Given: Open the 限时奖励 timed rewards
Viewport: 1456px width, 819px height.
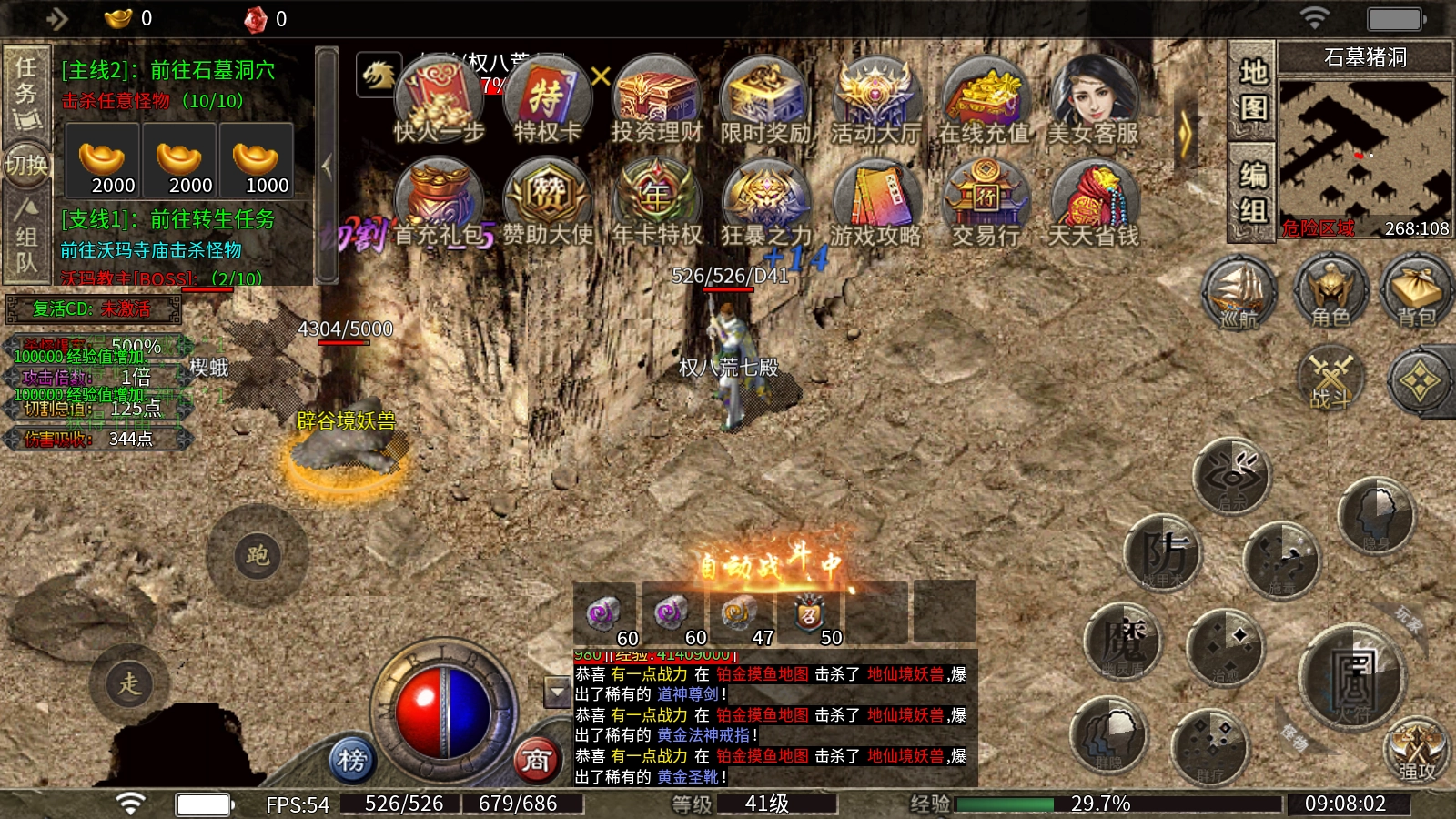Looking at the screenshot, I should tap(765, 102).
